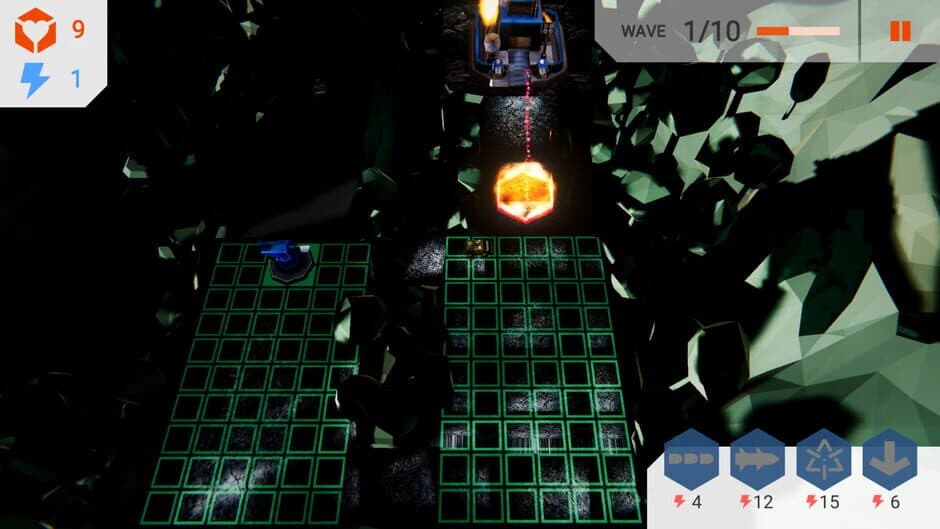Pause the game with the orange pause button
940x529 pixels.
900,31
